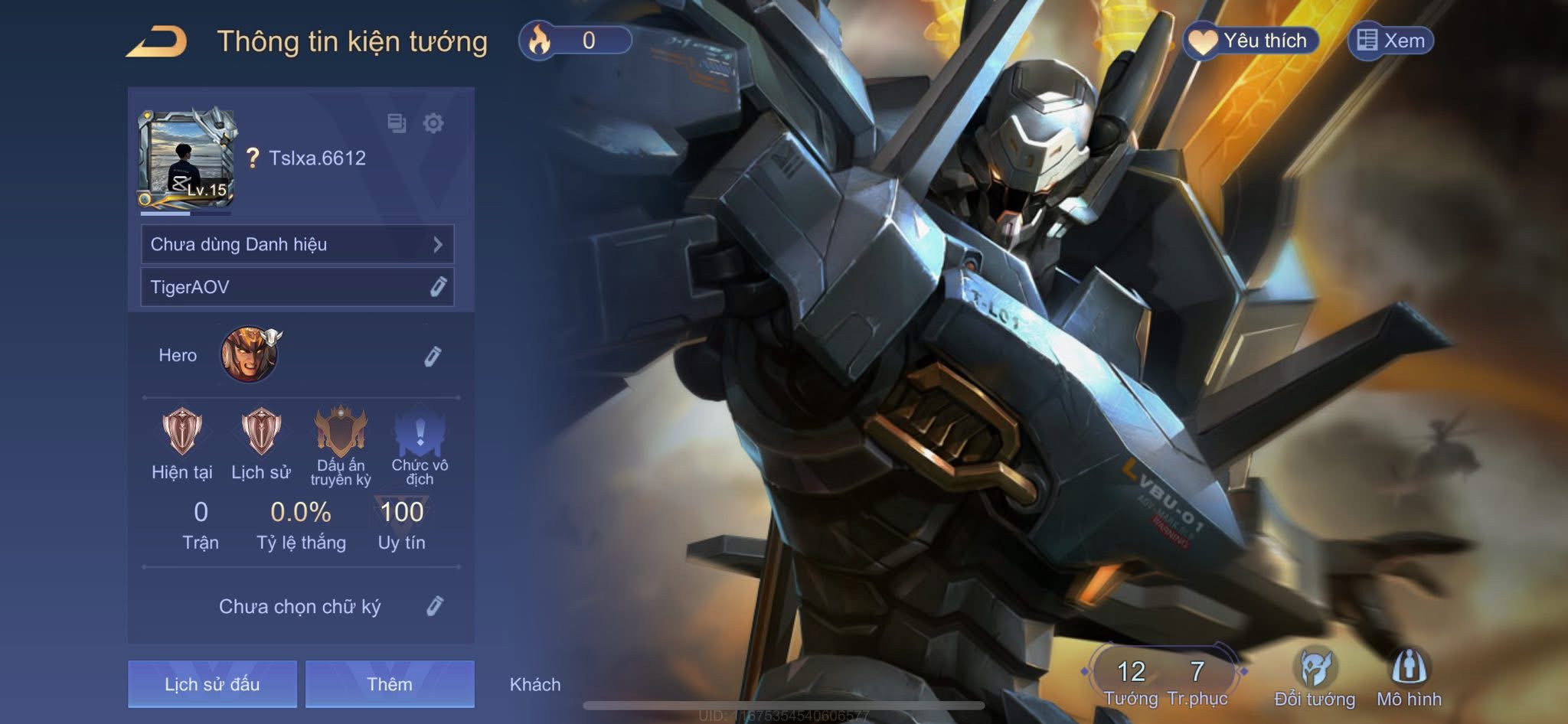View the Lịch sử rank badge
The image size is (1568, 724).
261,432
